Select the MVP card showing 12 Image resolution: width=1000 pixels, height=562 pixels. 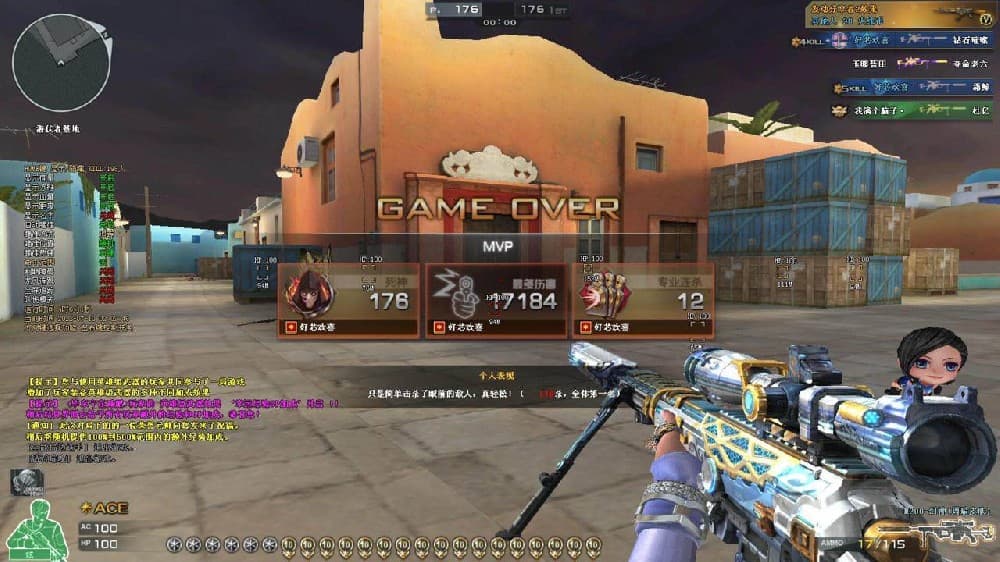[642, 300]
